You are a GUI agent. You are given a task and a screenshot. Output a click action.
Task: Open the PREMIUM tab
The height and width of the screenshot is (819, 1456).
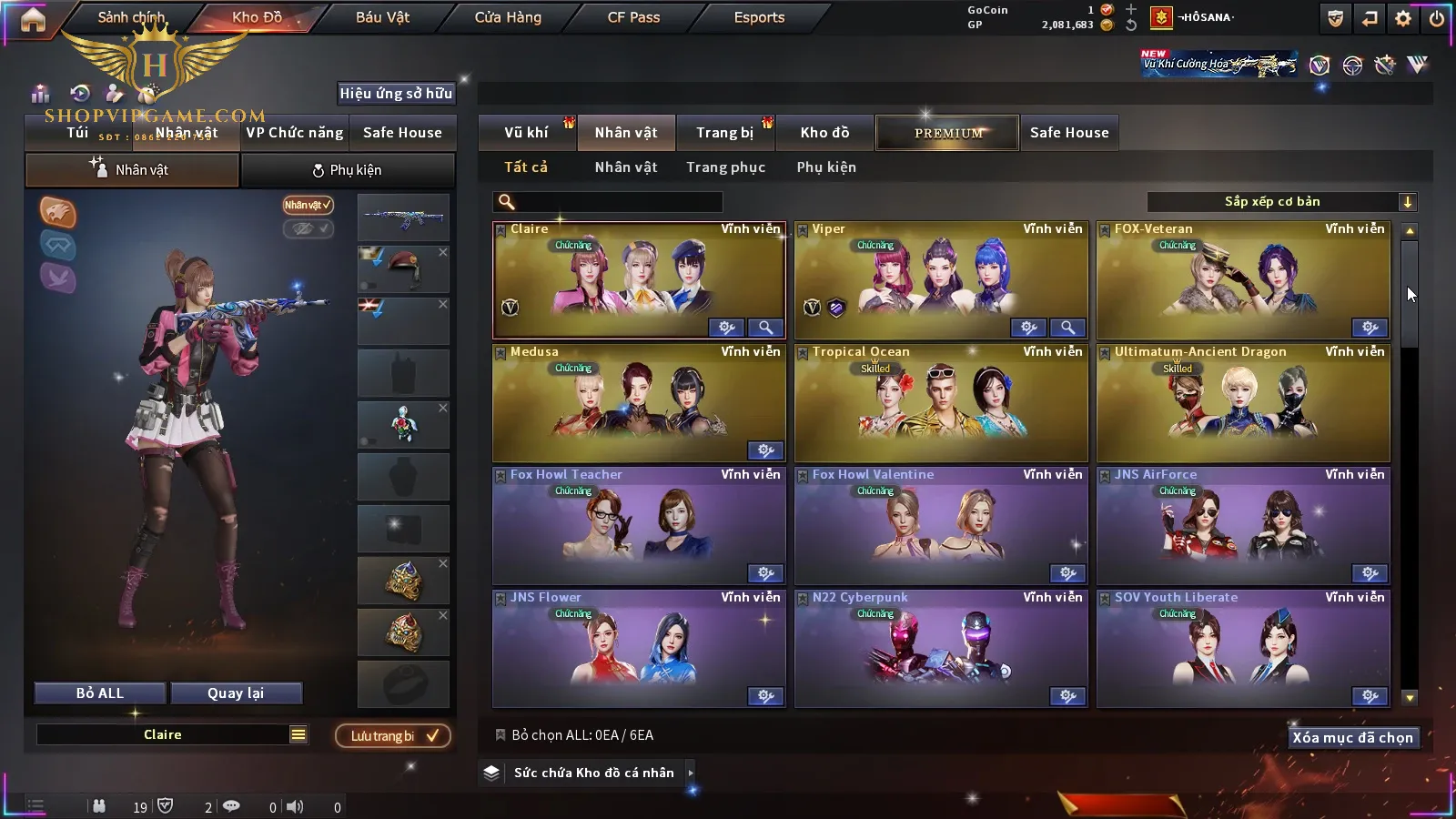click(x=948, y=133)
